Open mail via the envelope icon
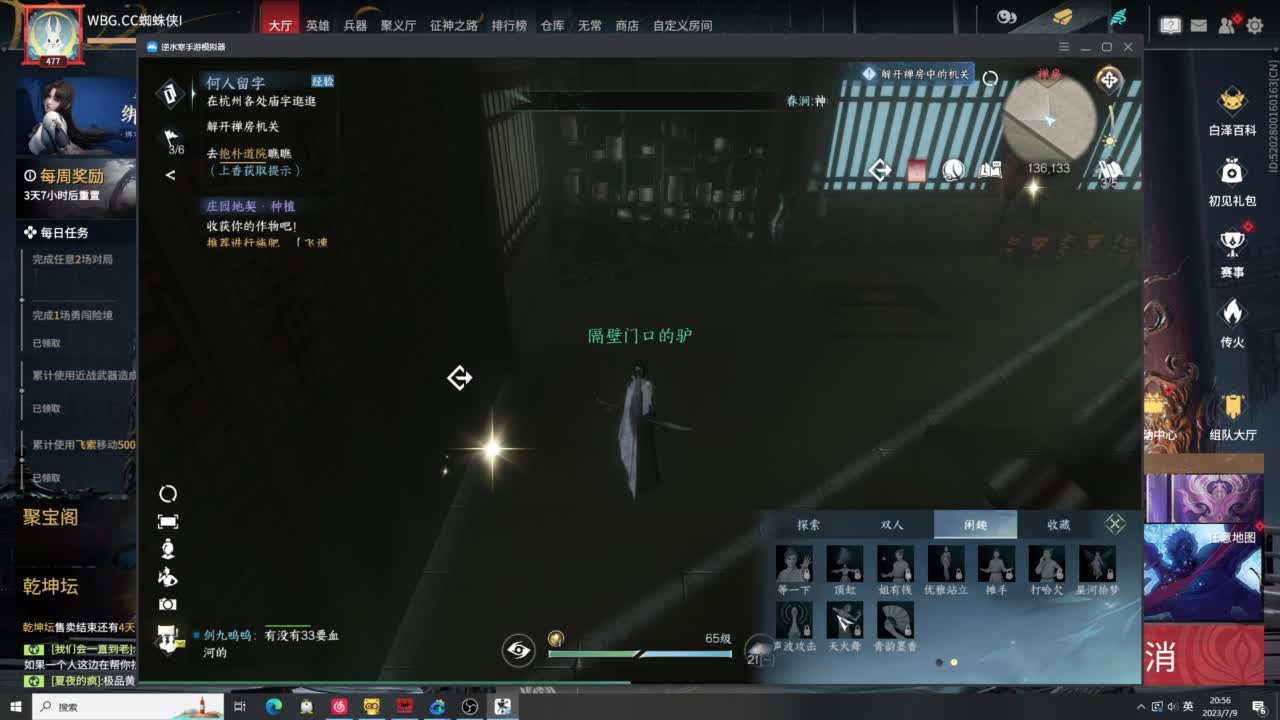1280x720 pixels. (1199, 25)
